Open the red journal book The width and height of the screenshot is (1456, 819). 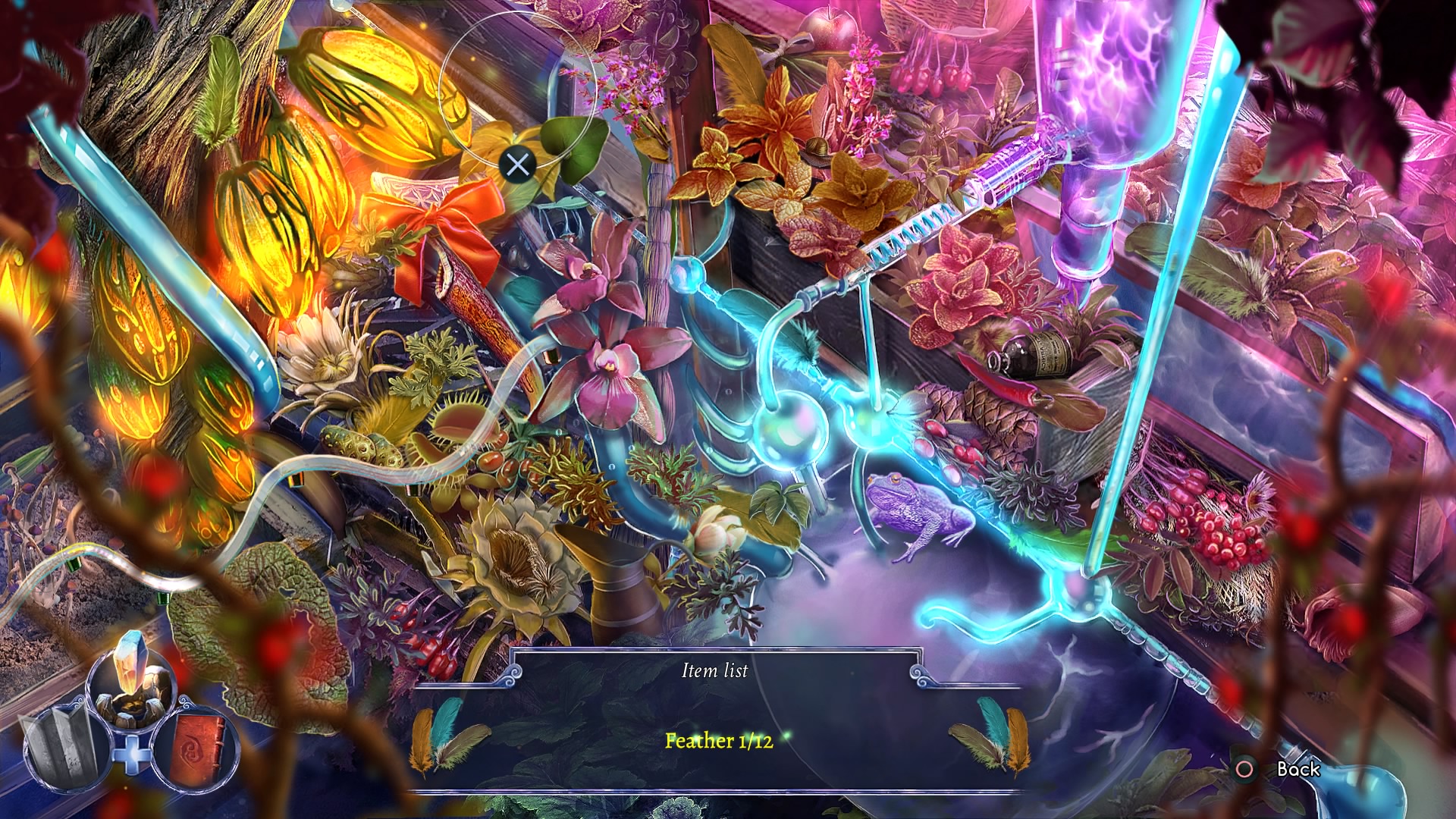pyautogui.click(x=197, y=748)
